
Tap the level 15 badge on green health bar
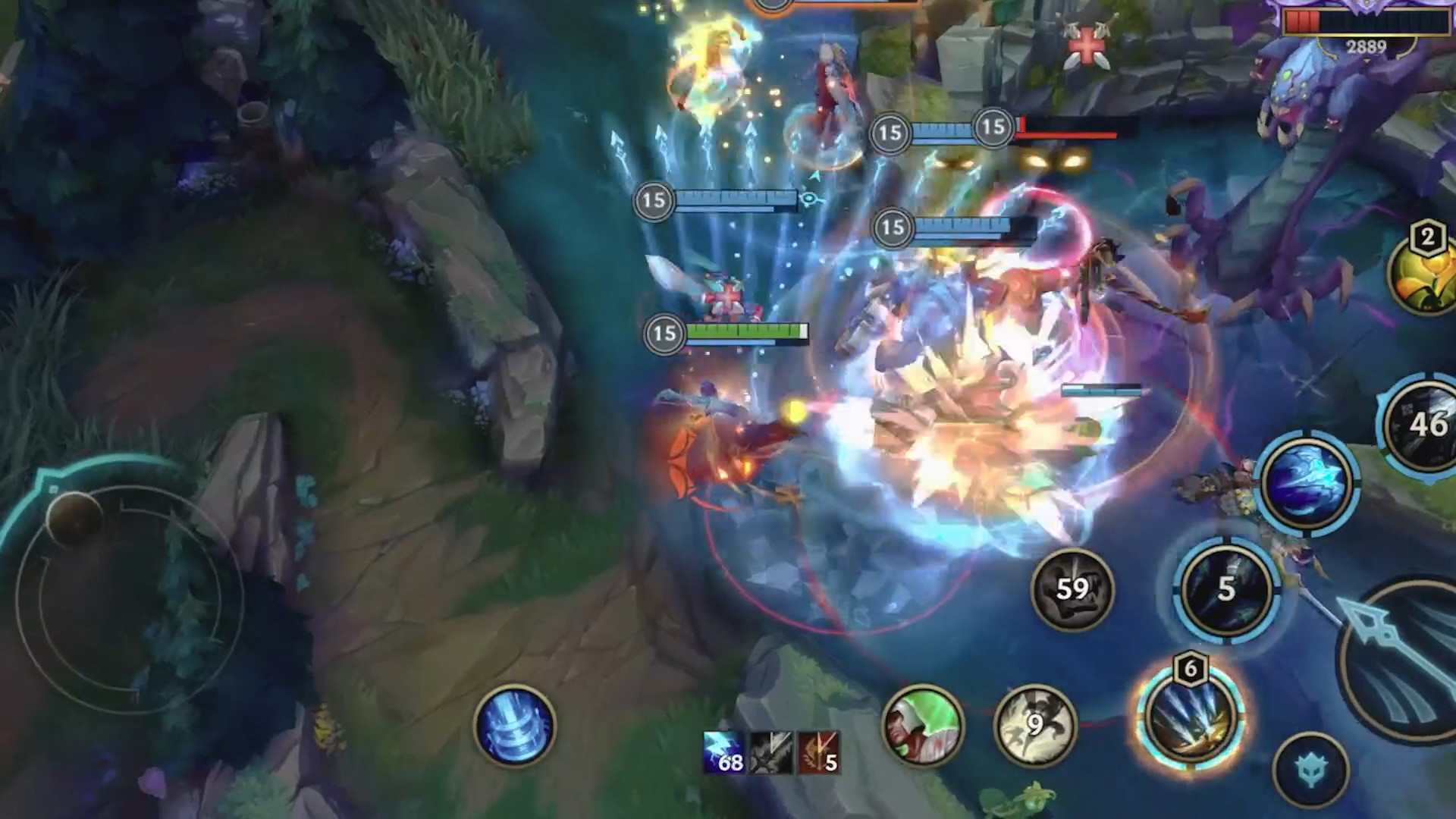[x=662, y=332]
